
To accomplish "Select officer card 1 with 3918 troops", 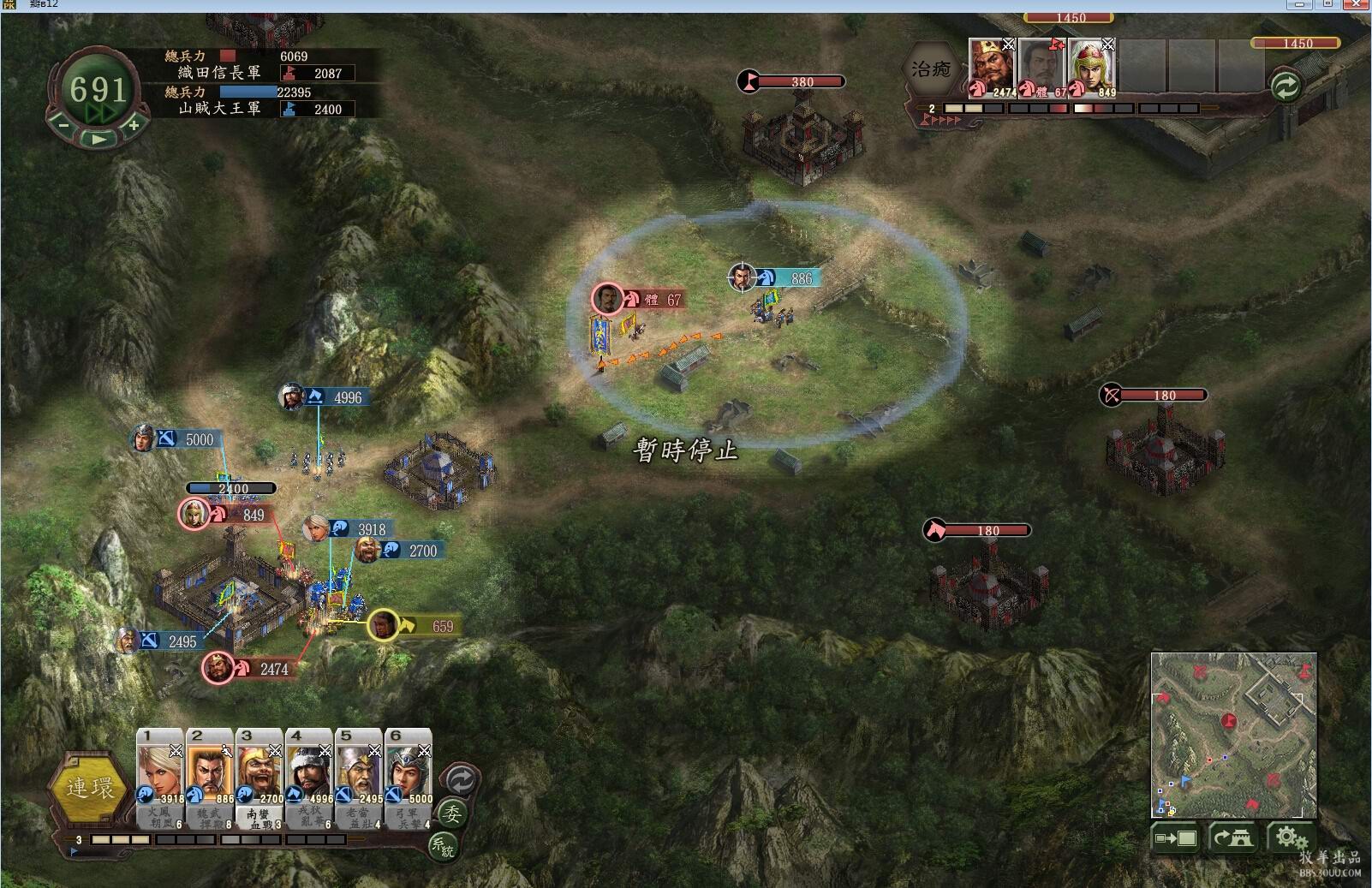I will pos(160,778).
